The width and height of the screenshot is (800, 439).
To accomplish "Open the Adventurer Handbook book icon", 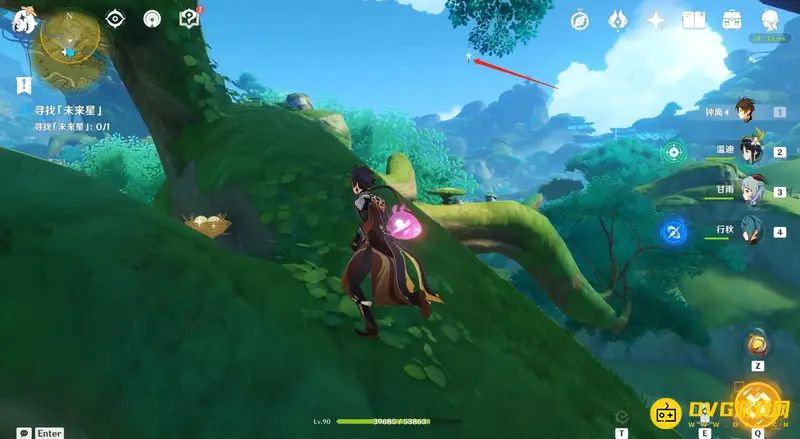I will [694, 19].
